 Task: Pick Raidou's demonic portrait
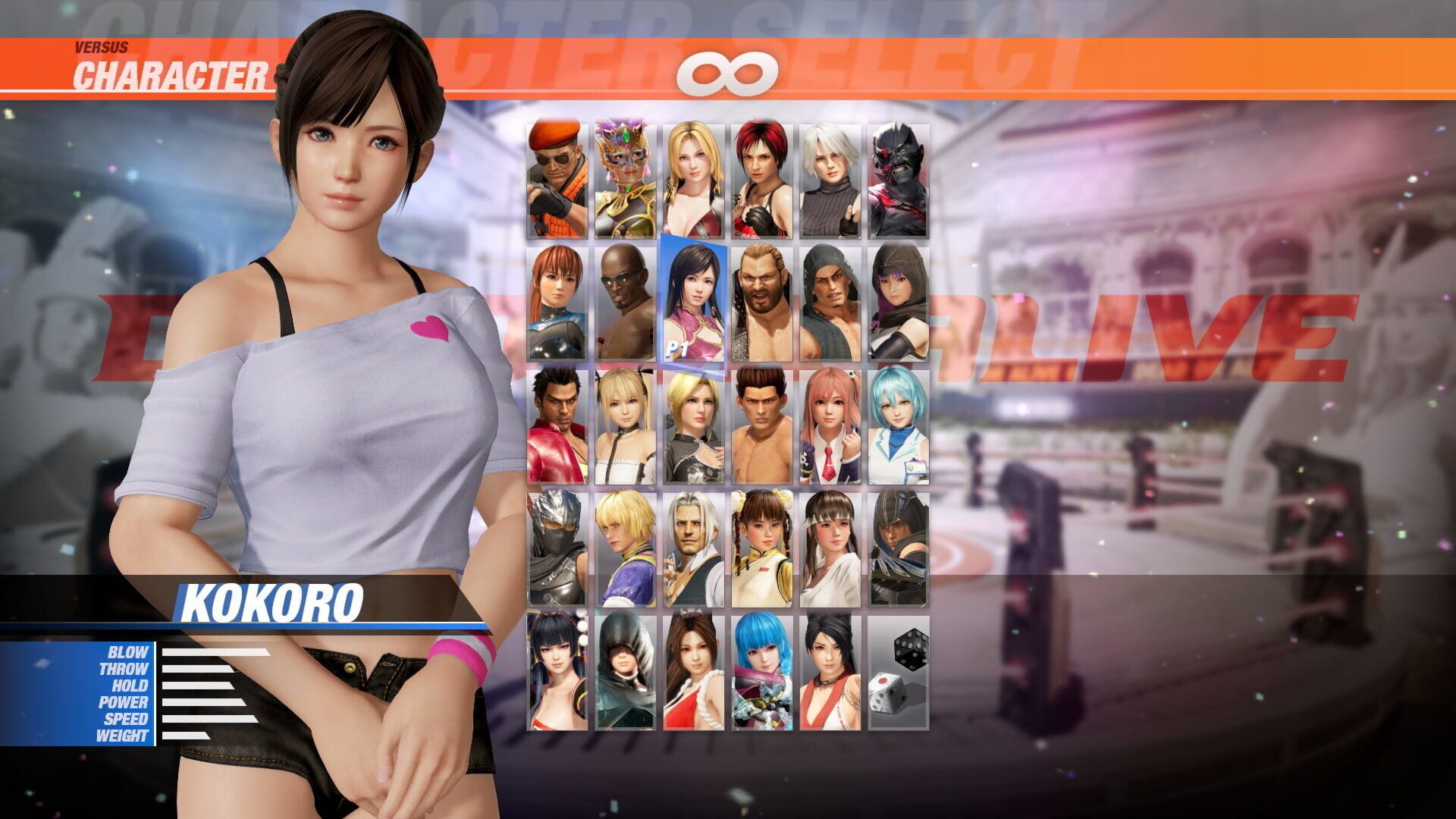click(x=899, y=174)
